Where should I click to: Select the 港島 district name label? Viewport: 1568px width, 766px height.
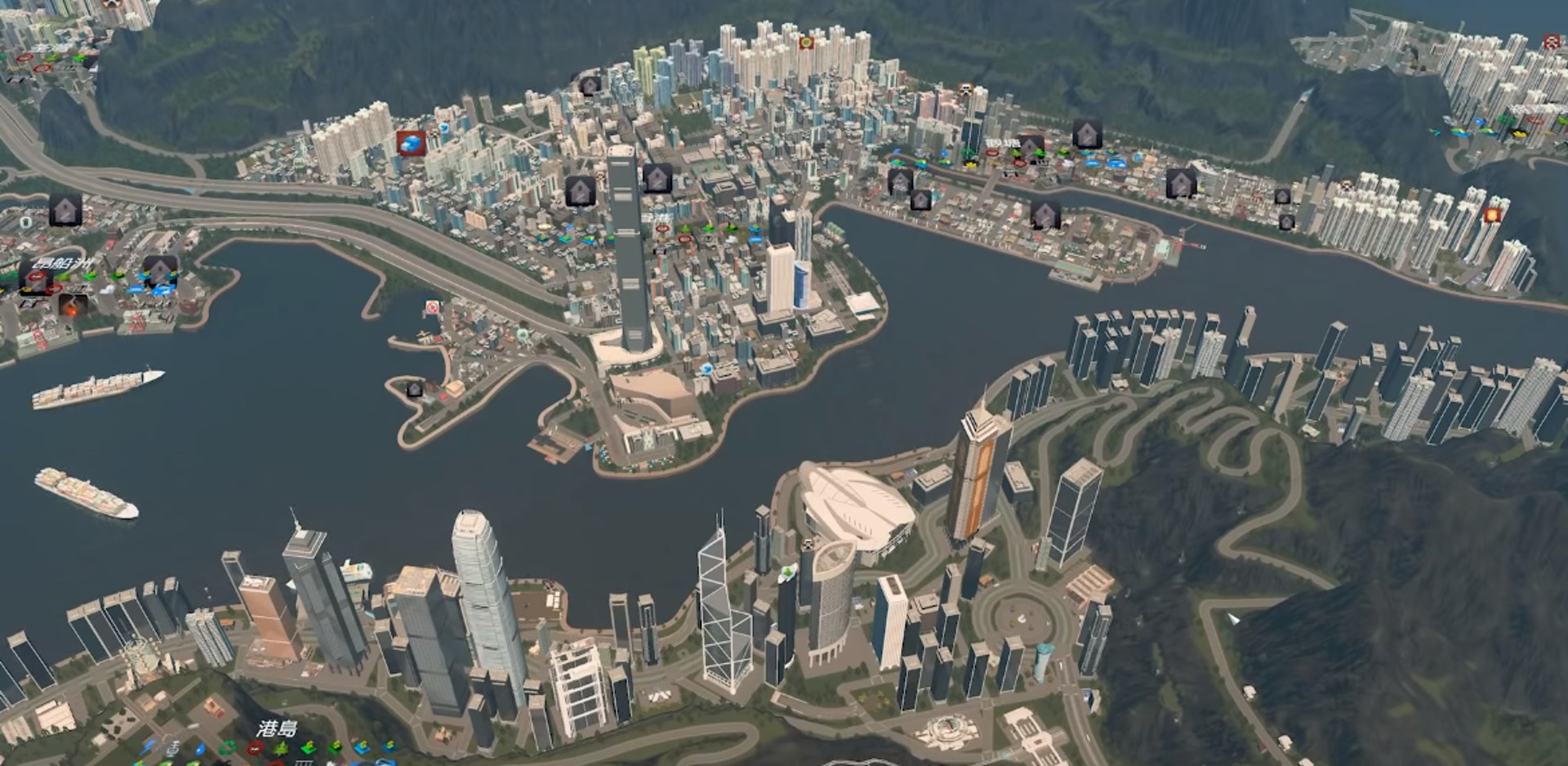point(277,728)
